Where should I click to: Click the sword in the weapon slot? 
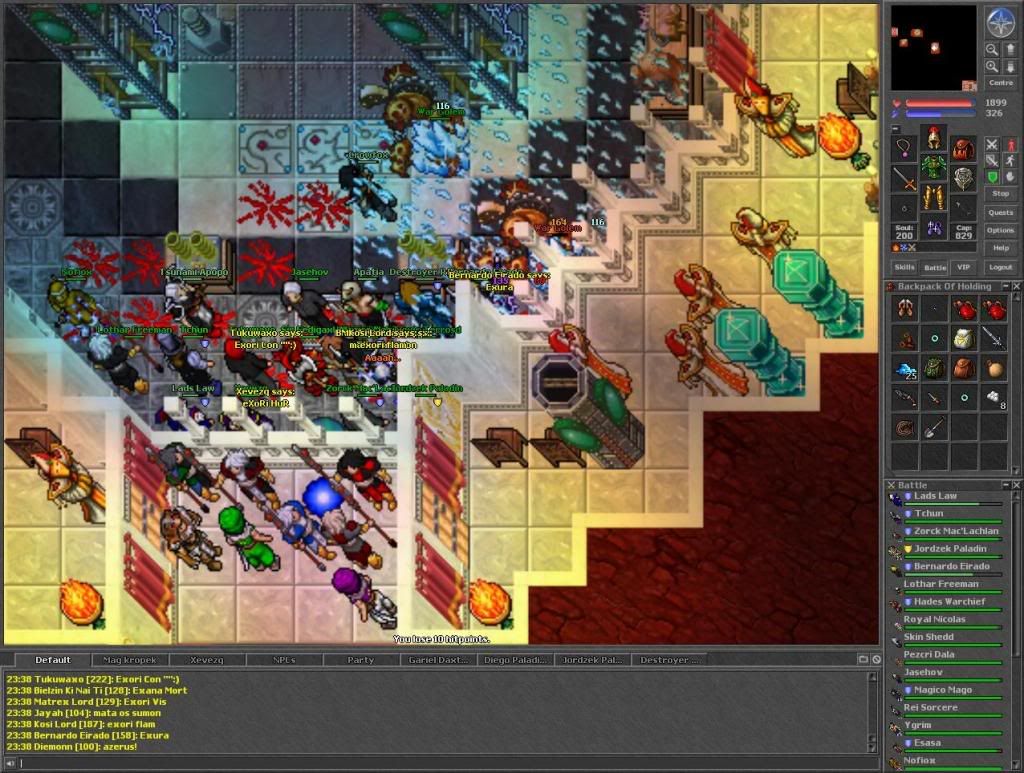pyautogui.click(x=904, y=180)
